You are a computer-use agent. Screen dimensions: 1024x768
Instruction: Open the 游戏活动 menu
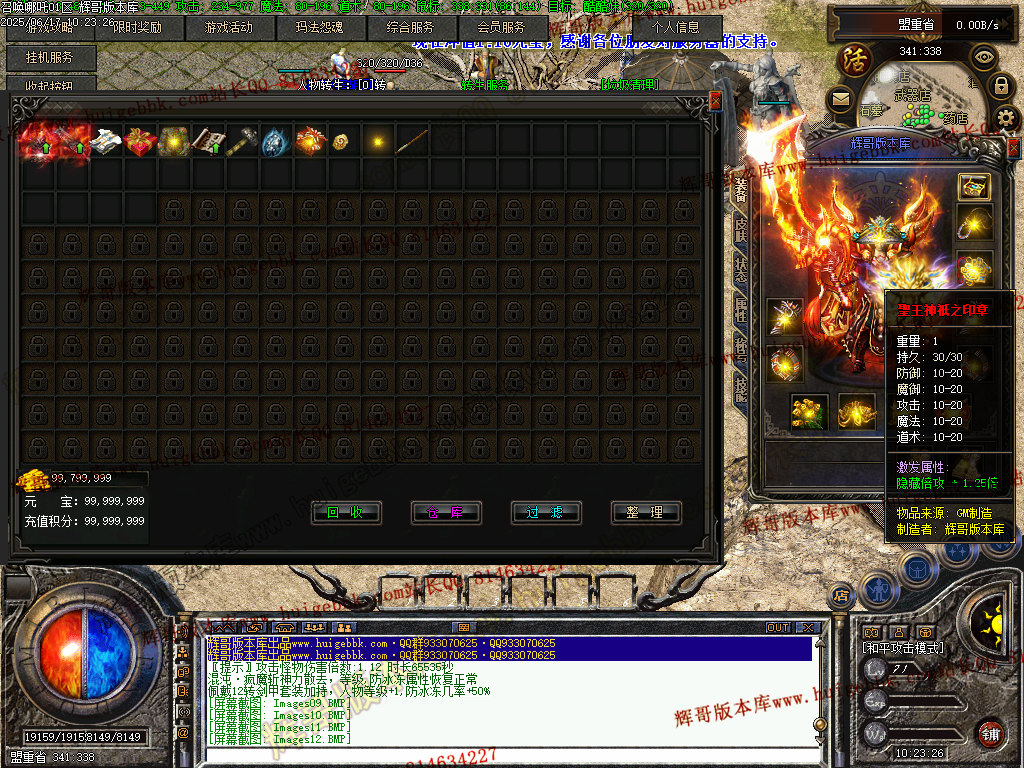click(x=229, y=28)
